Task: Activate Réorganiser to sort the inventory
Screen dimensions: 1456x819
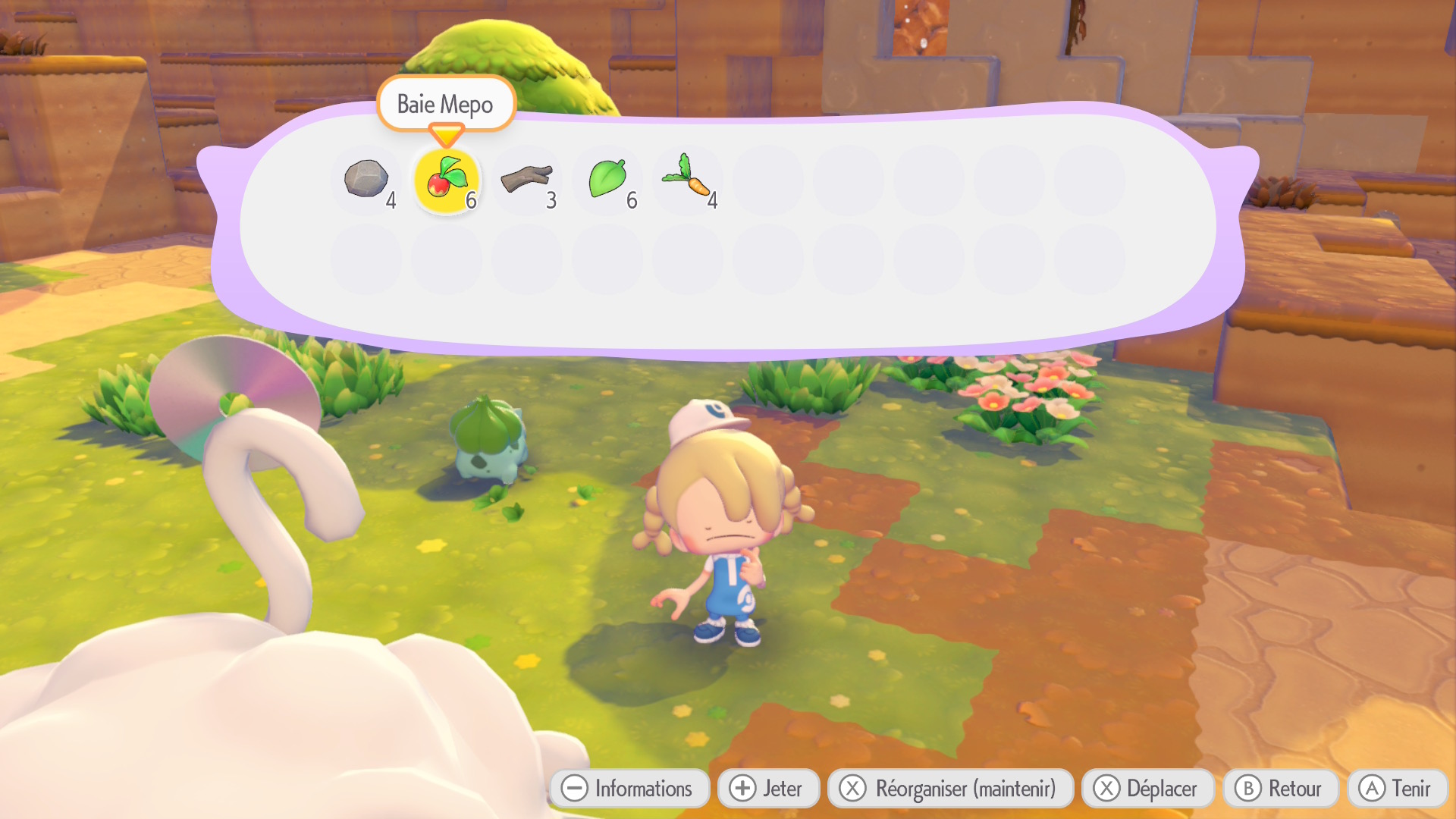Action: click(950, 788)
